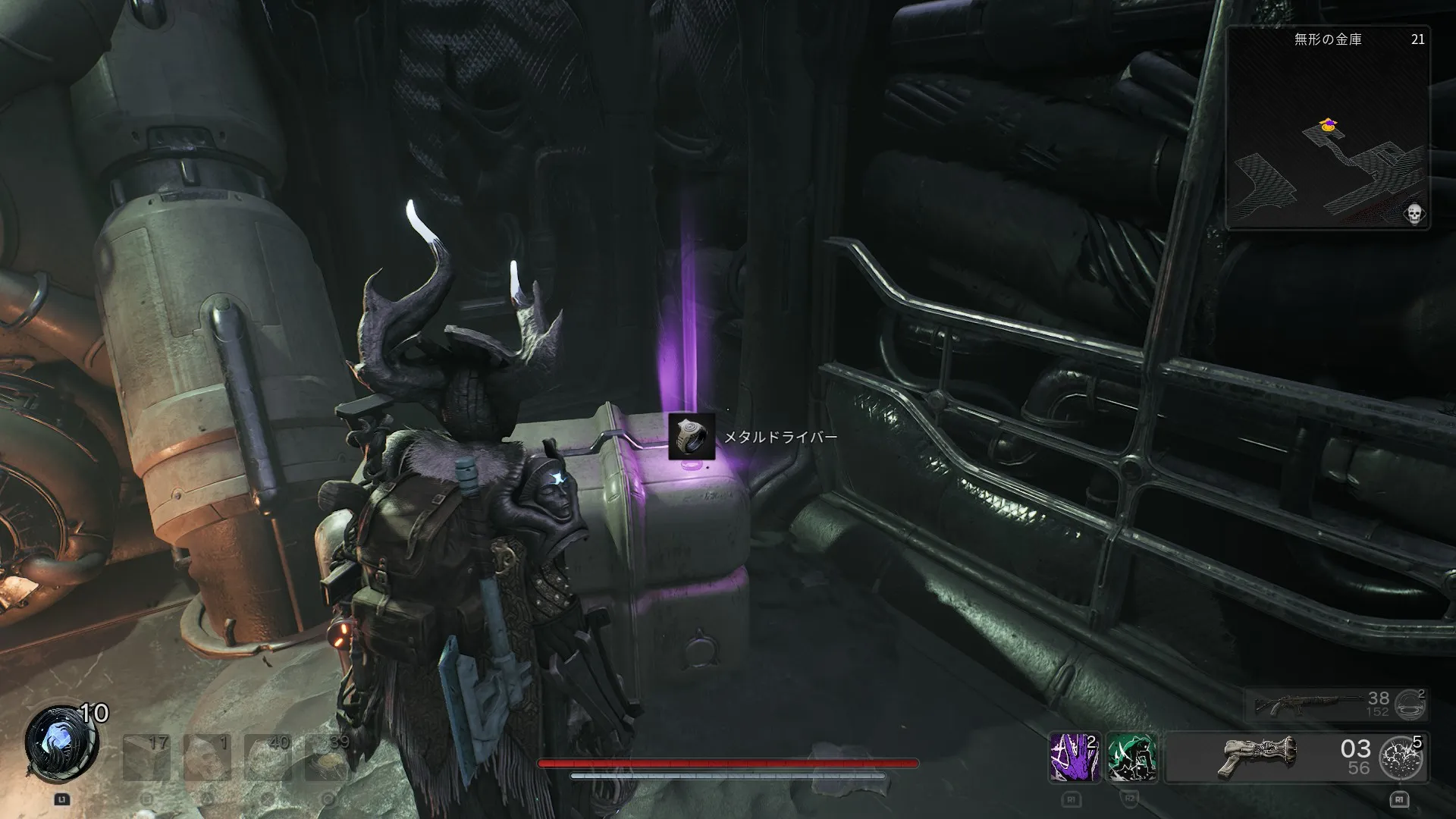Open the minimap of the 無形の金庫 area

[x=1328, y=129]
